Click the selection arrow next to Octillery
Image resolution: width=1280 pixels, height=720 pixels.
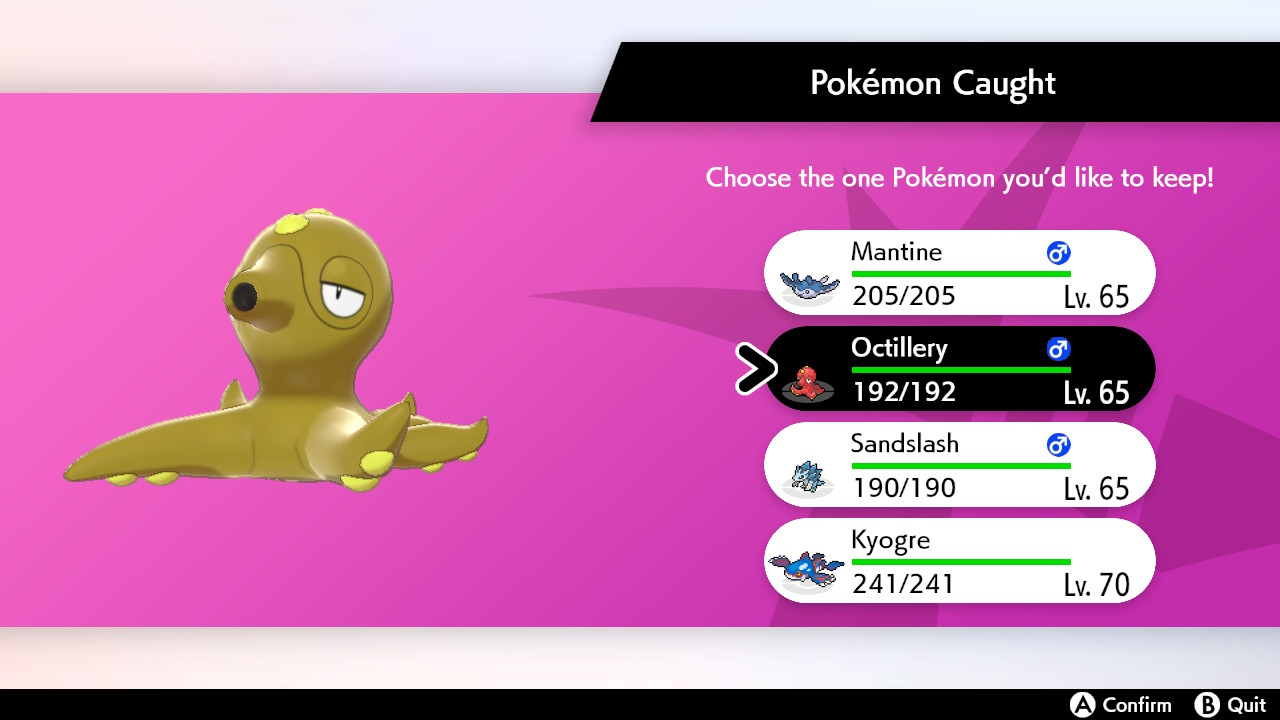click(x=758, y=368)
